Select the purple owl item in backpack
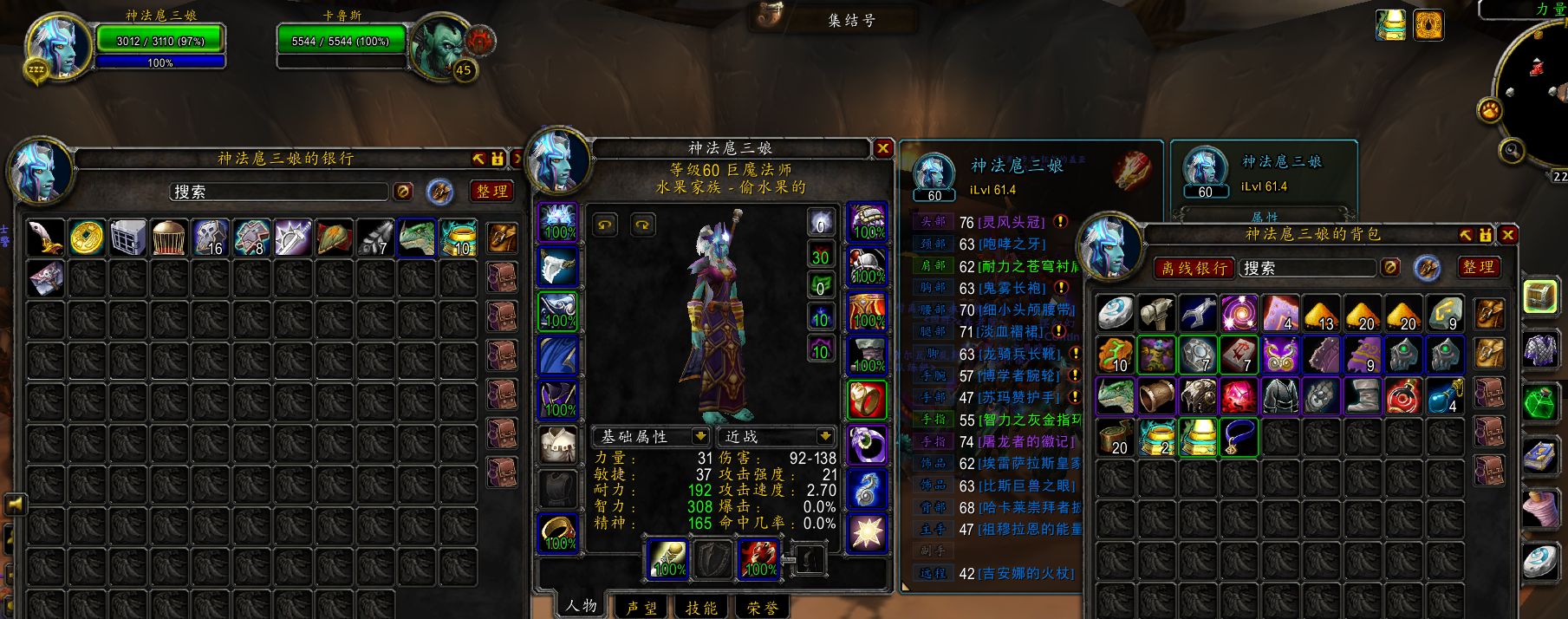The width and height of the screenshot is (1568, 619). 1280,355
